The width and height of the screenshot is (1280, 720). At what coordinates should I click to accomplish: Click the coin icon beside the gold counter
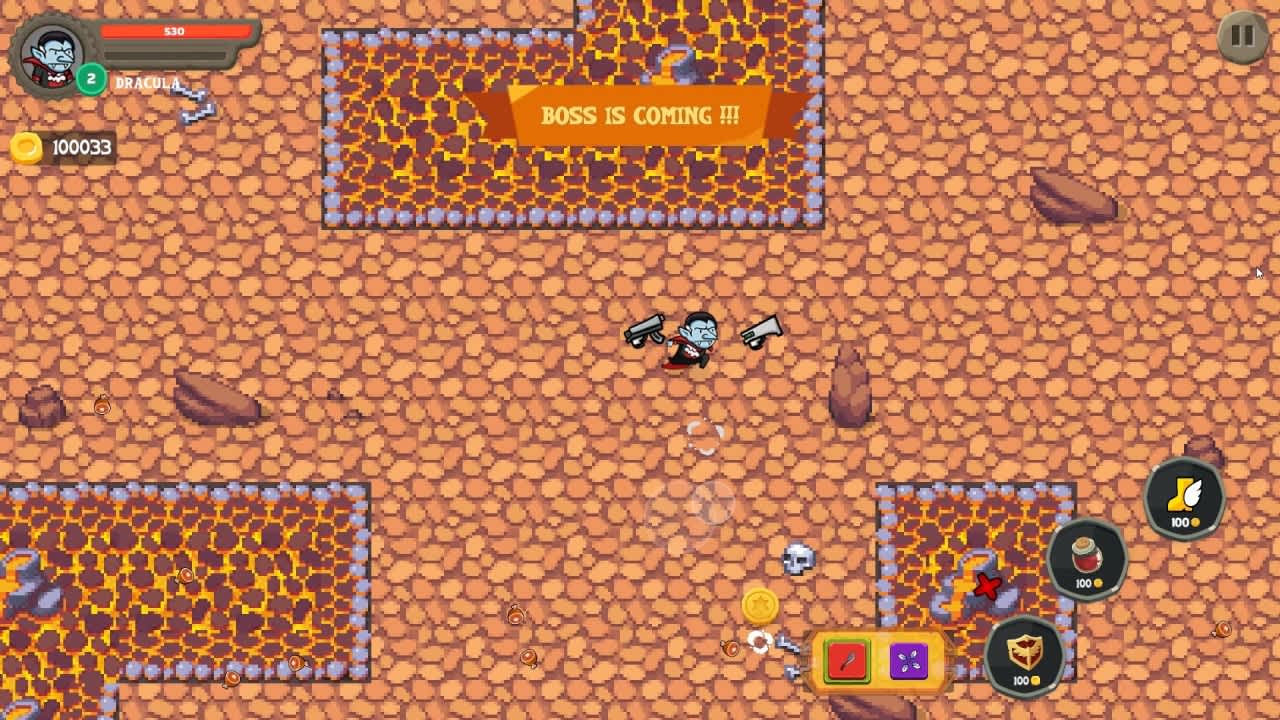(x=27, y=148)
